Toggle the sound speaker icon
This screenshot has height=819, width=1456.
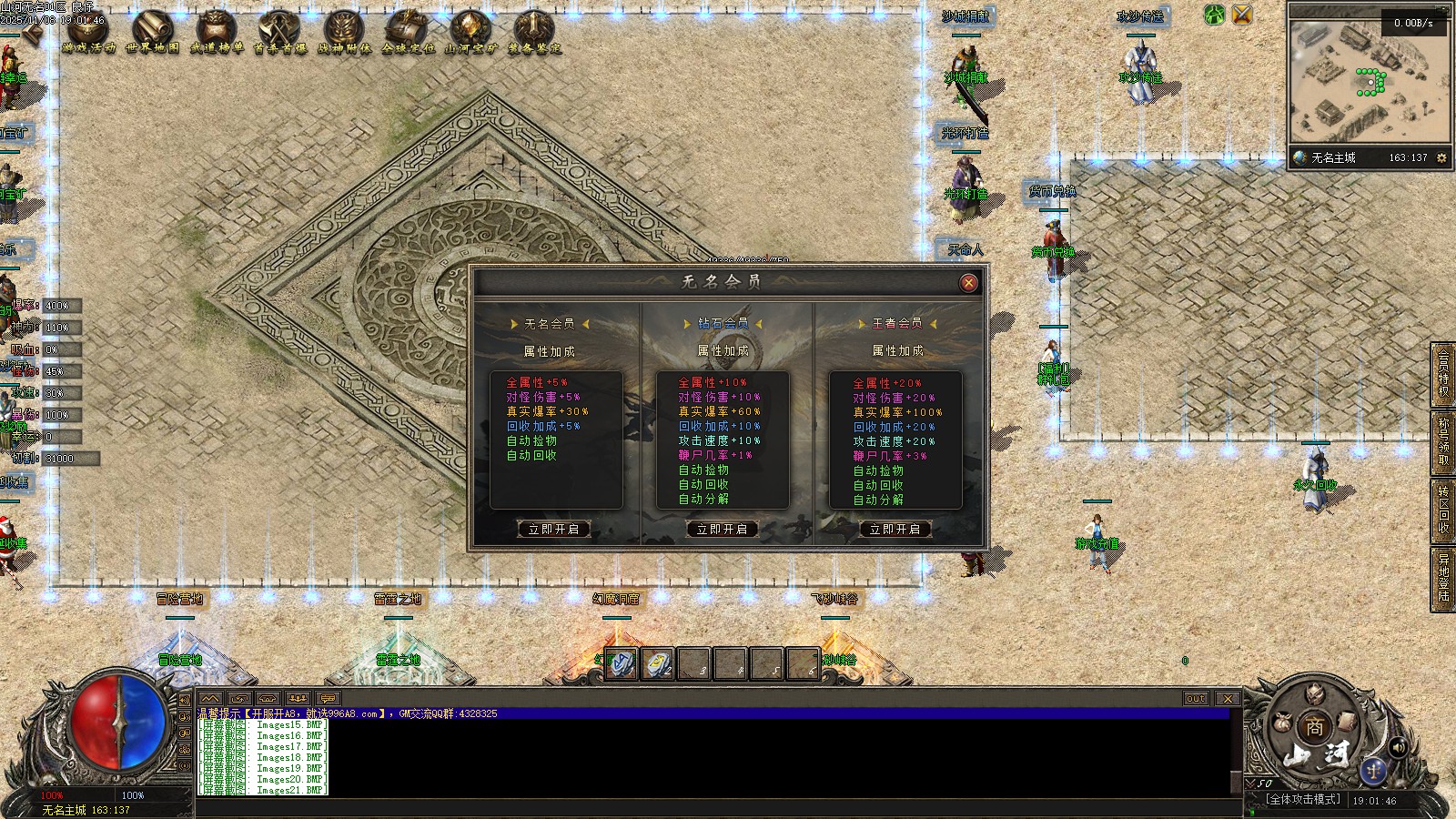click(x=1397, y=747)
